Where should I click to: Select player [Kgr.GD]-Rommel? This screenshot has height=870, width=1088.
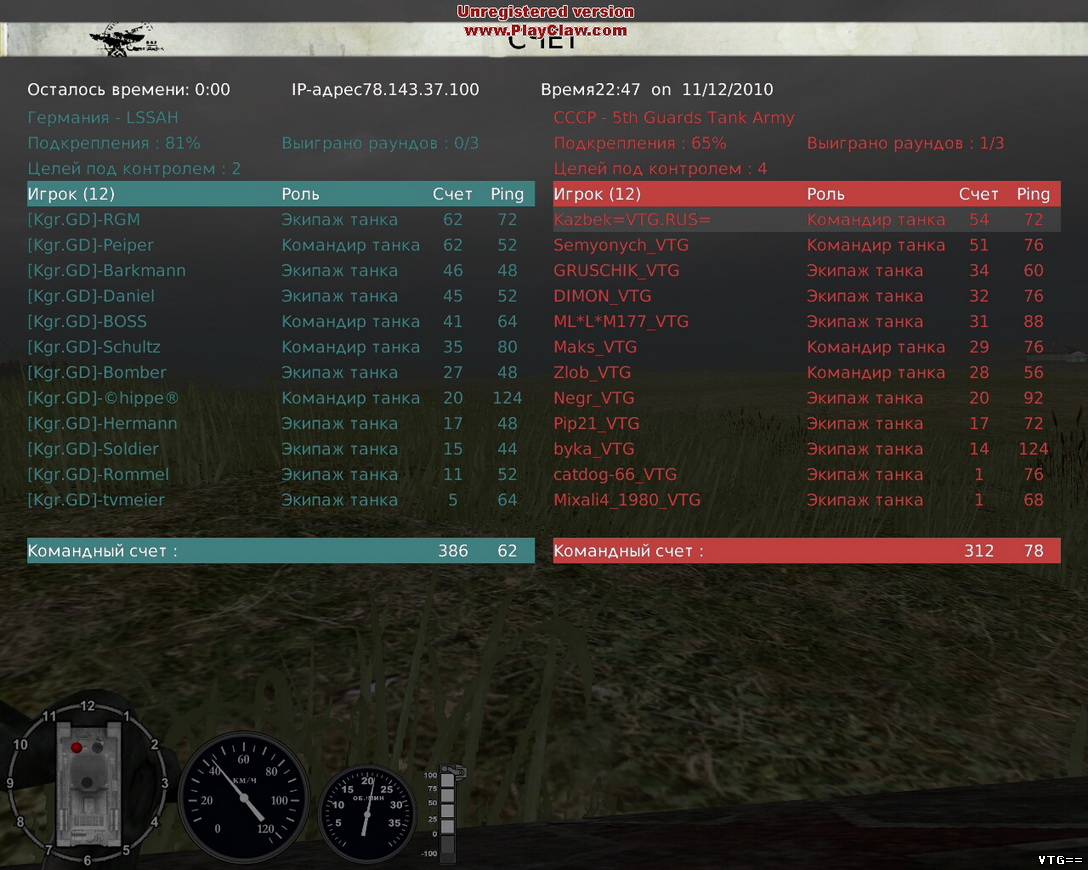tap(98, 475)
